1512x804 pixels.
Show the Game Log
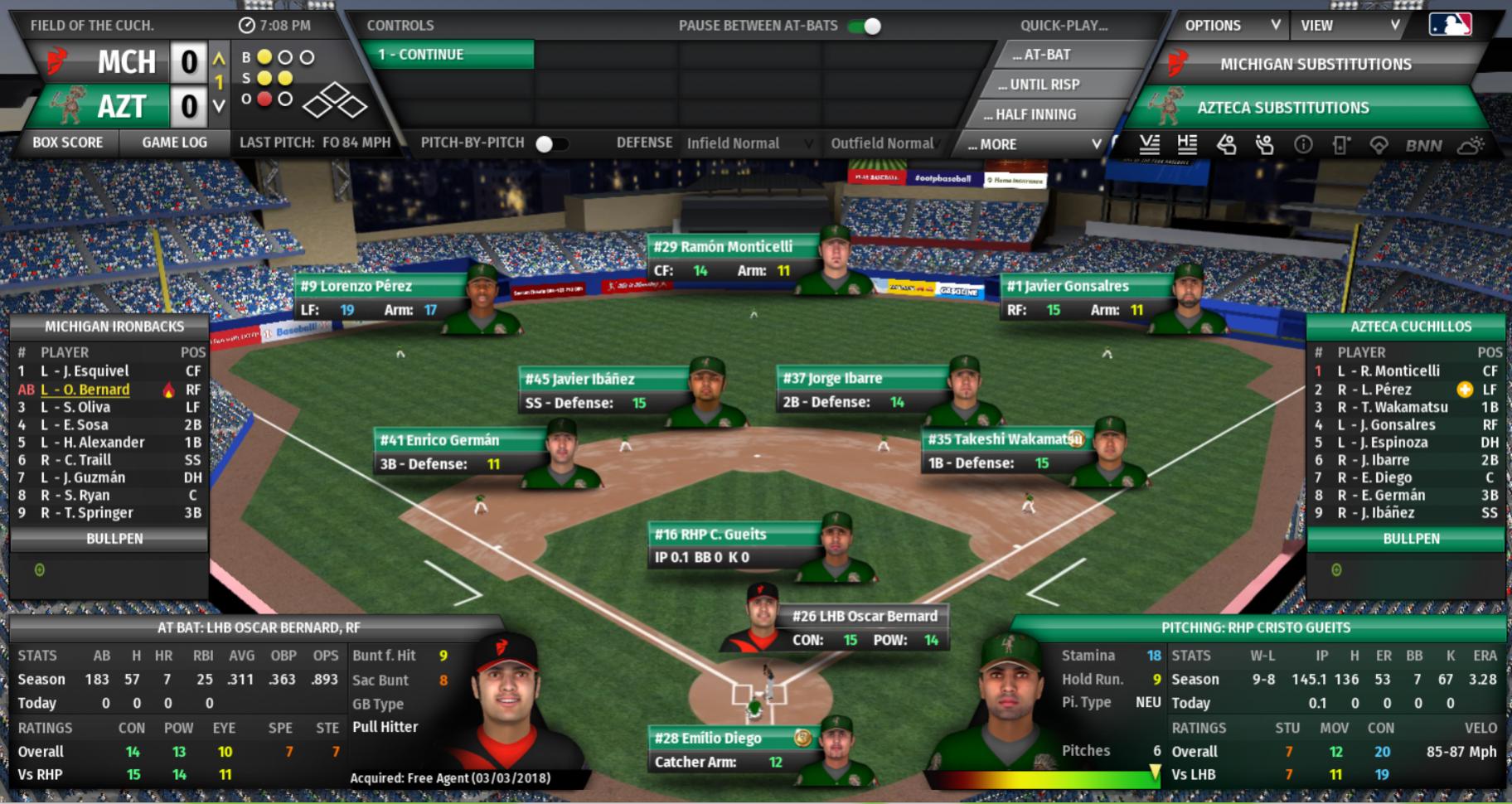tap(174, 143)
